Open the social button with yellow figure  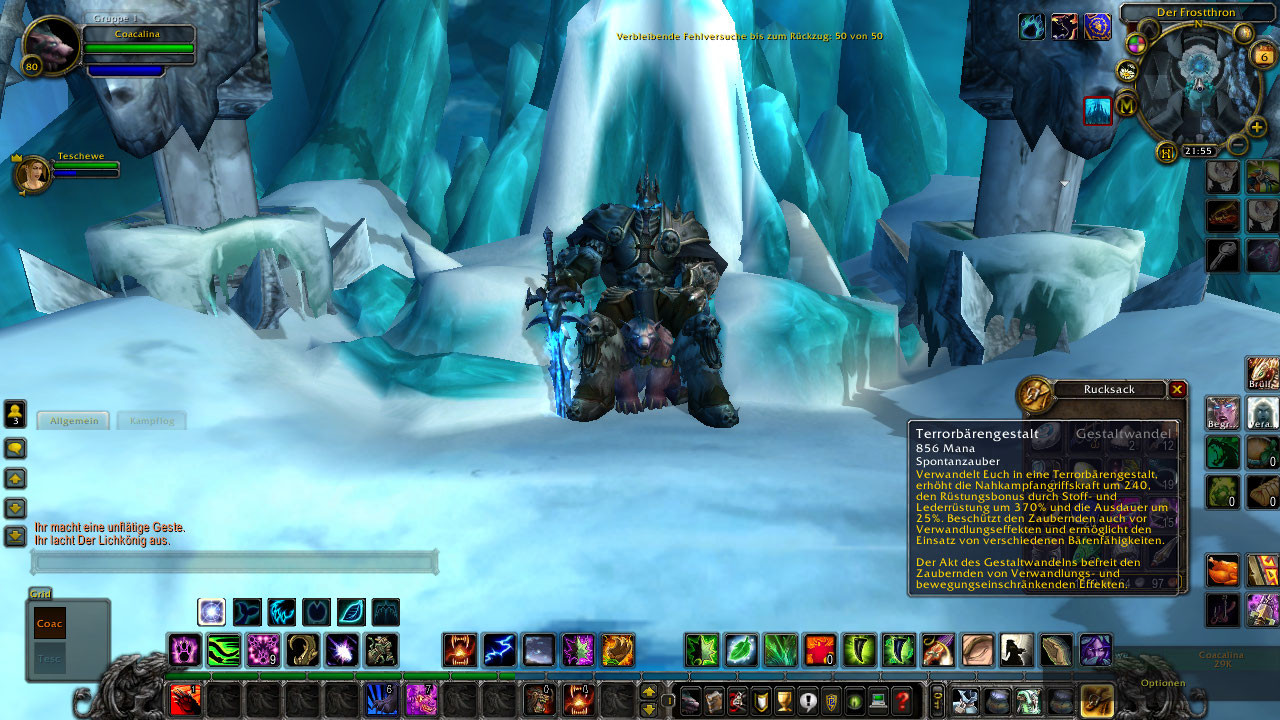(15, 414)
